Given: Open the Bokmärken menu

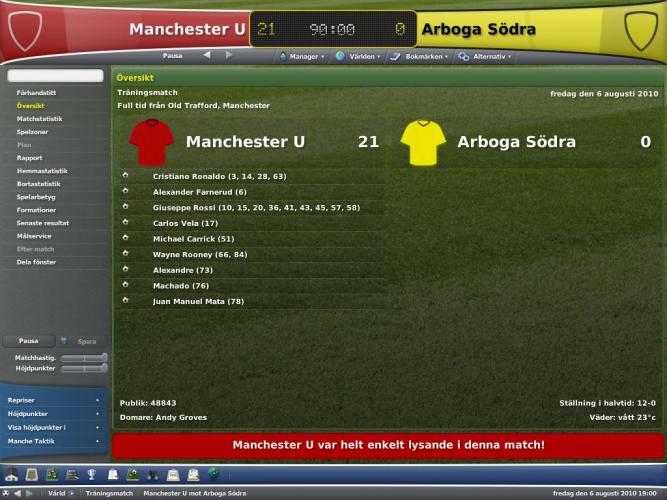Looking at the screenshot, I should (421, 56).
